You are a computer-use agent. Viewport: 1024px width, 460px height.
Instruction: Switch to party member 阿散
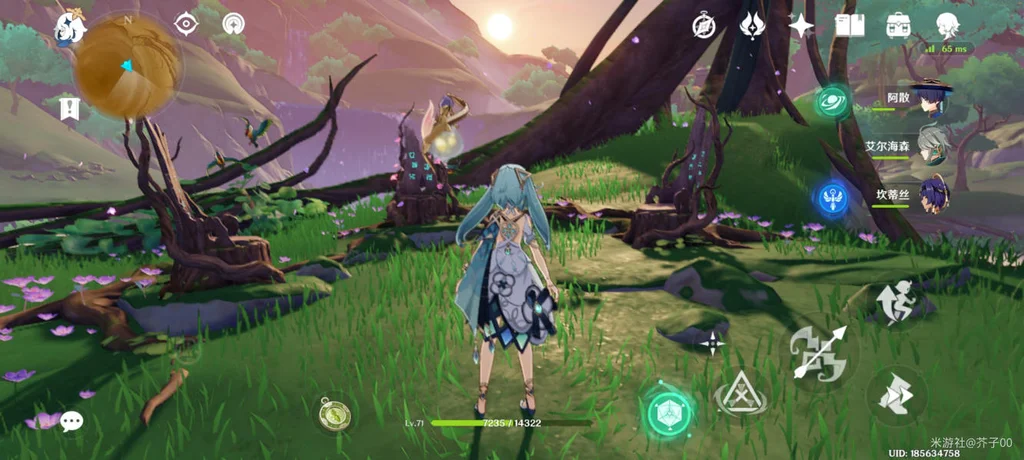point(932,99)
